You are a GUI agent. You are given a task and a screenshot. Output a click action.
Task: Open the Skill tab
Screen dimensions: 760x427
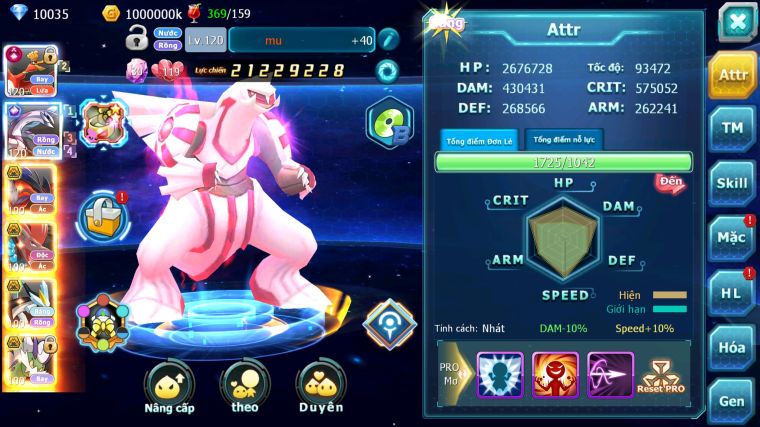[x=732, y=183]
